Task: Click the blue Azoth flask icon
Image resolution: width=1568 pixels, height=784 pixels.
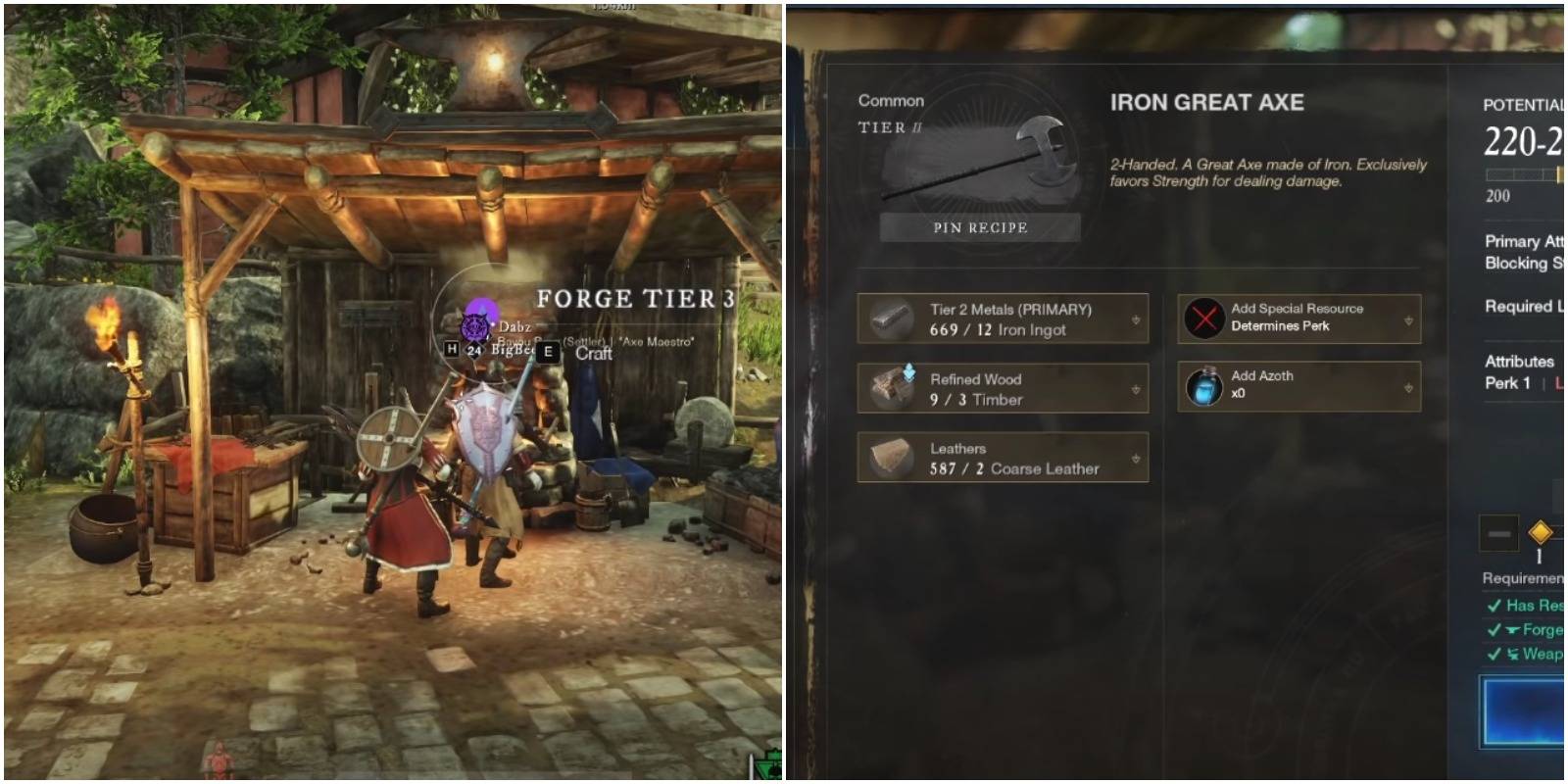Action: (1206, 386)
